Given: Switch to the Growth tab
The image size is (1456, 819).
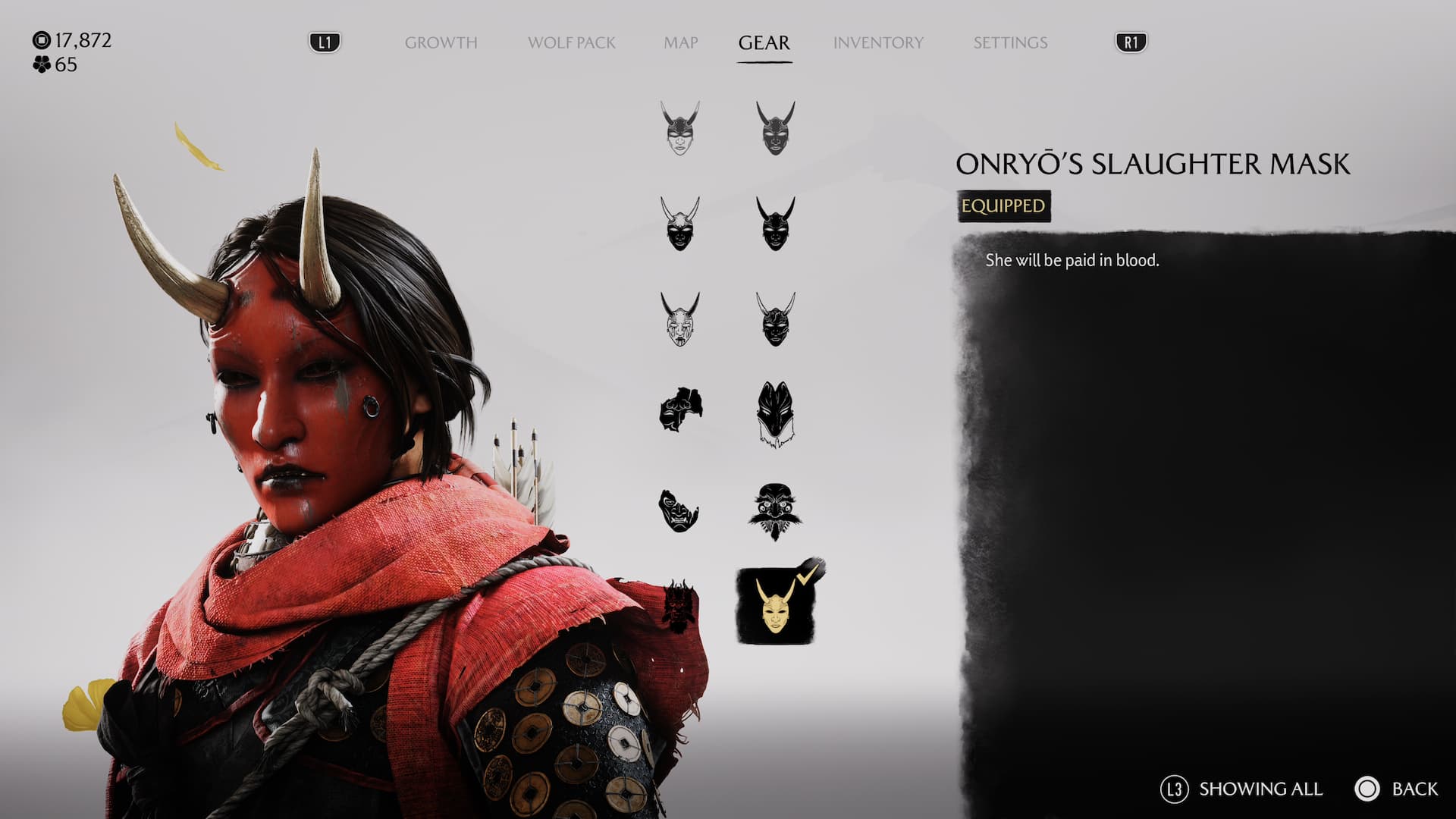Looking at the screenshot, I should (x=441, y=42).
